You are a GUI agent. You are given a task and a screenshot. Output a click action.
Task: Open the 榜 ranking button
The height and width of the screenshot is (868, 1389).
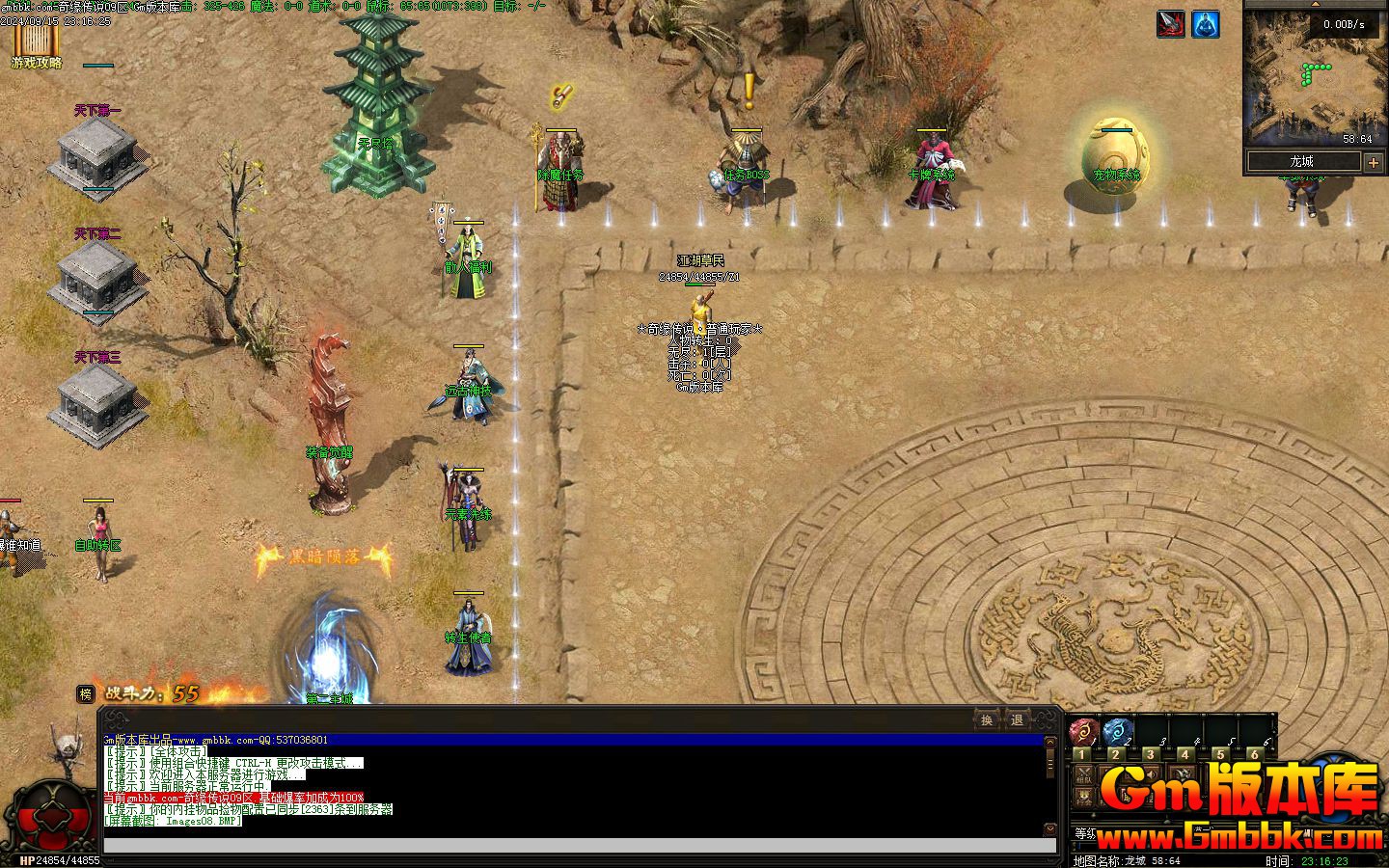click(x=86, y=693)
